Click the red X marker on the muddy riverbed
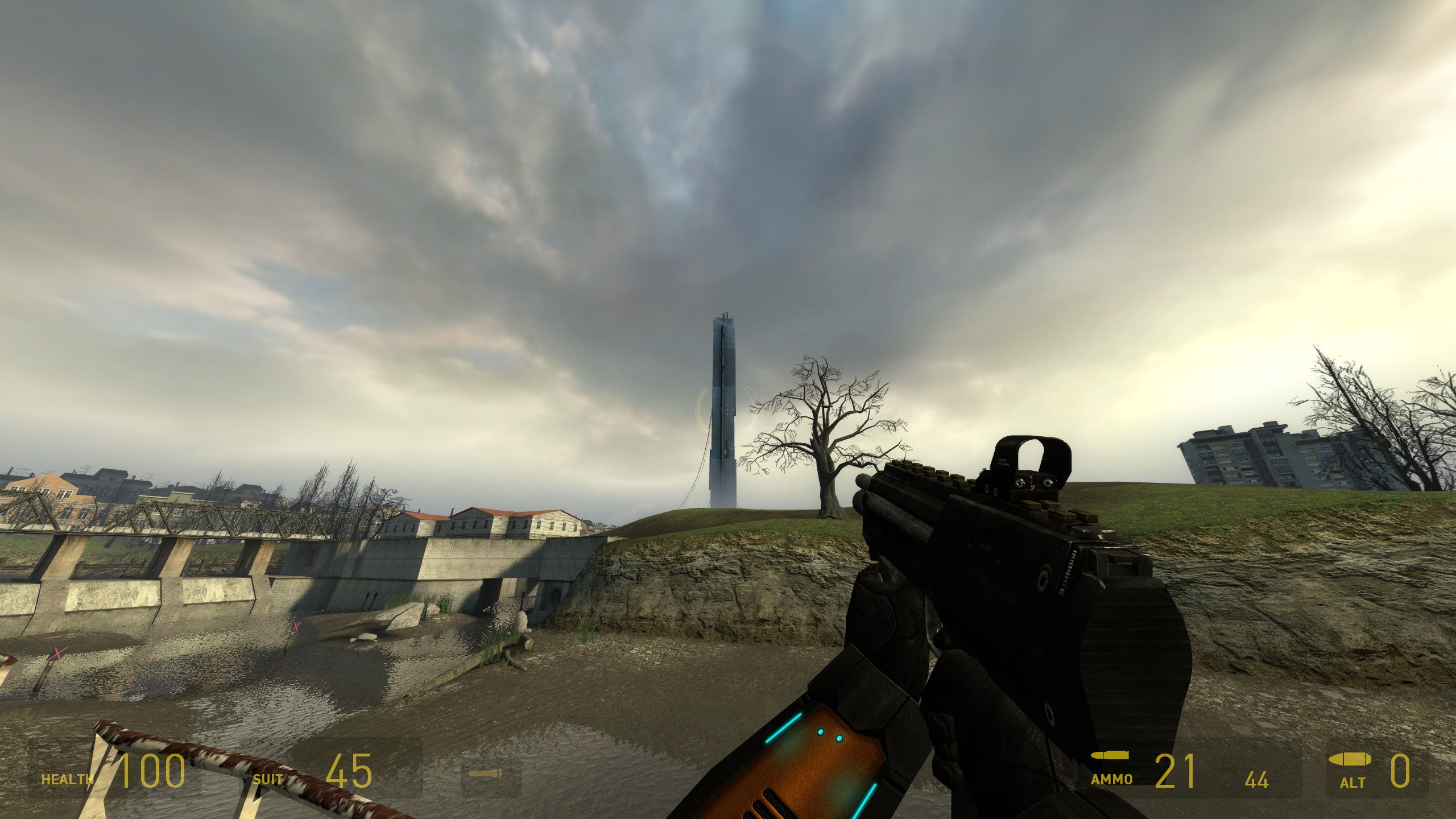The image size is (1456, 819). [x=57, y=656]
